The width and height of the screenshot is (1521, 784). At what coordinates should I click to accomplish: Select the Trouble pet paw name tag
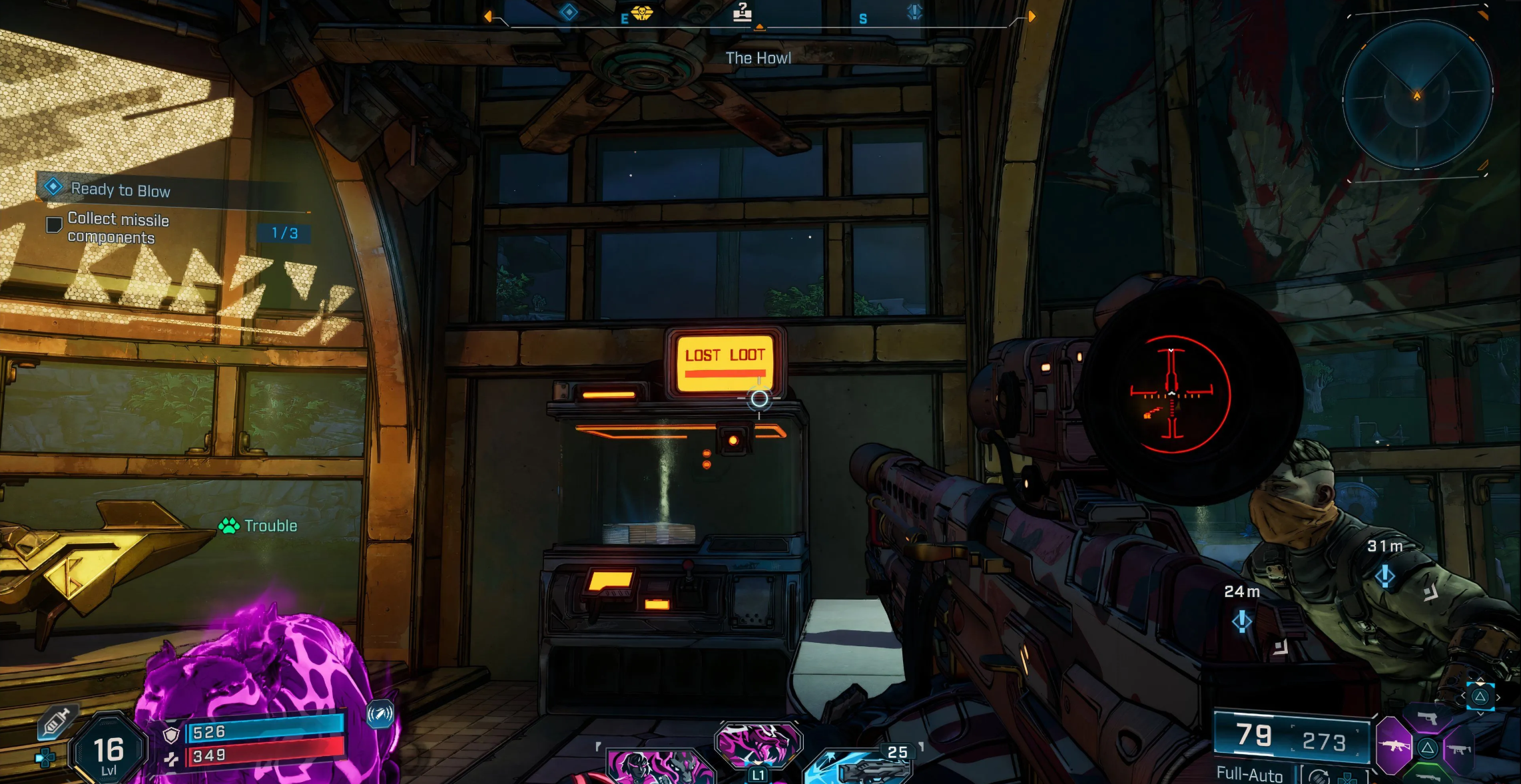(x=258, y=526)
